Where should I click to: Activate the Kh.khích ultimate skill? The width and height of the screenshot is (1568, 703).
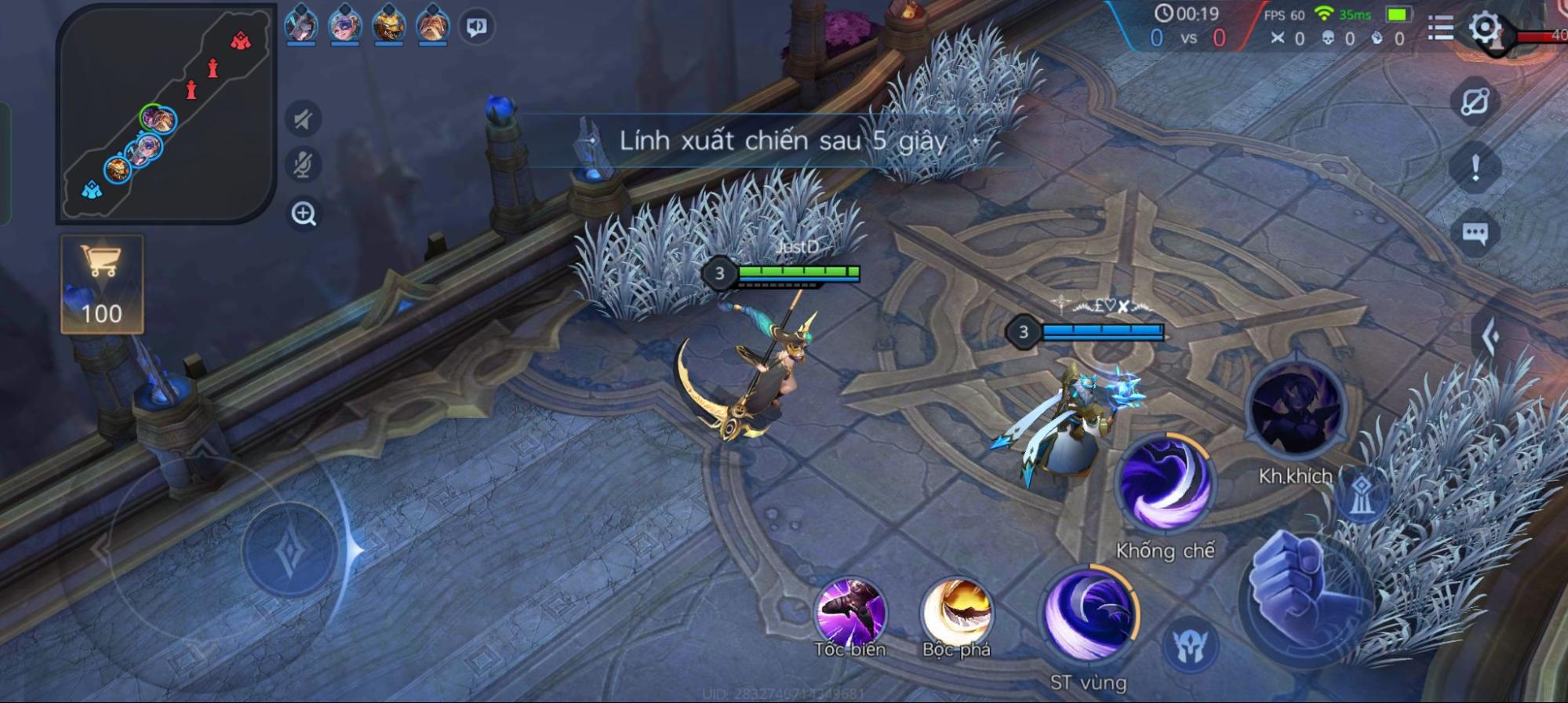[x=1295, y=410]
